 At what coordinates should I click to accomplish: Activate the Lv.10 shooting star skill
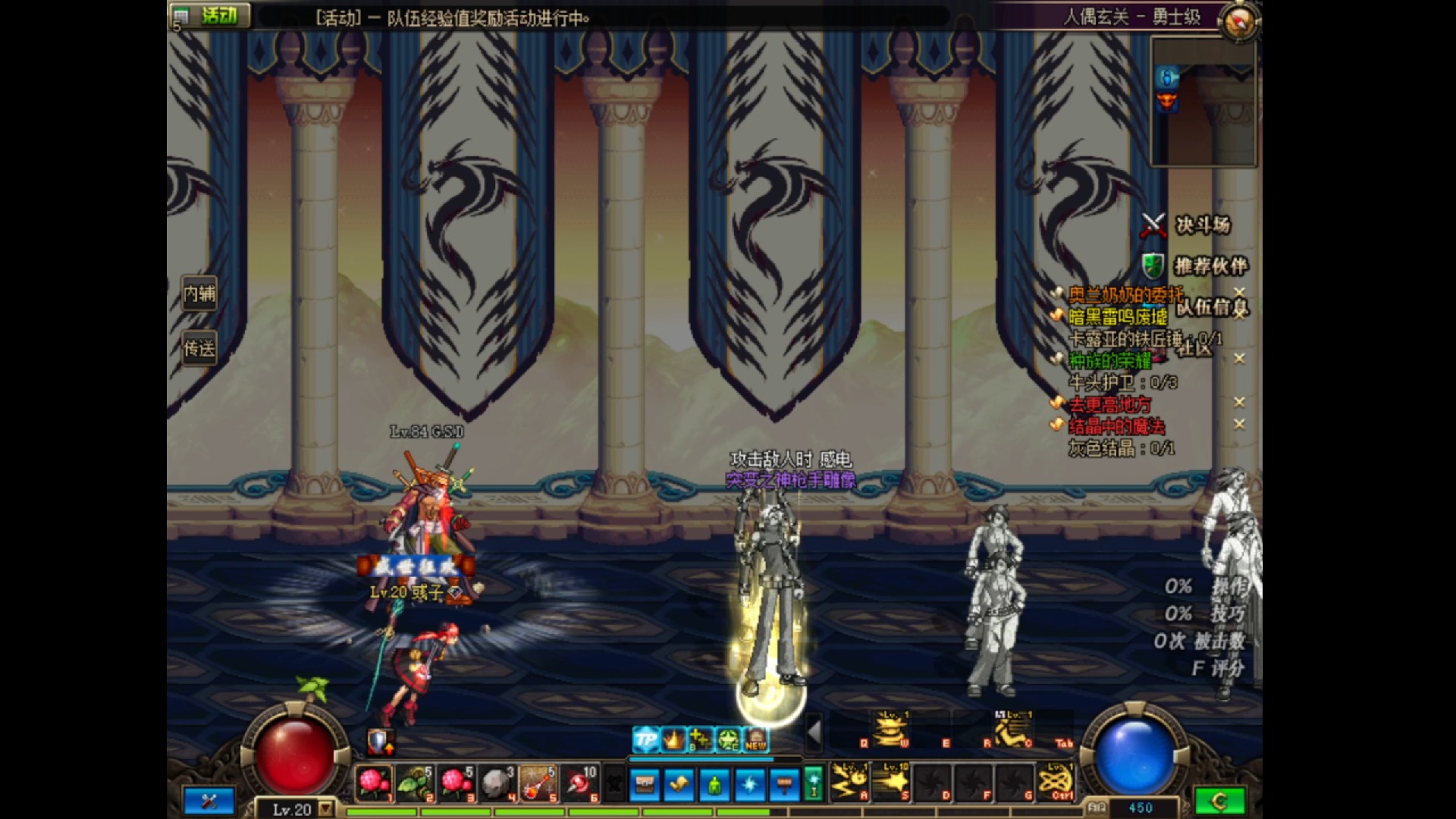point(892,782)
